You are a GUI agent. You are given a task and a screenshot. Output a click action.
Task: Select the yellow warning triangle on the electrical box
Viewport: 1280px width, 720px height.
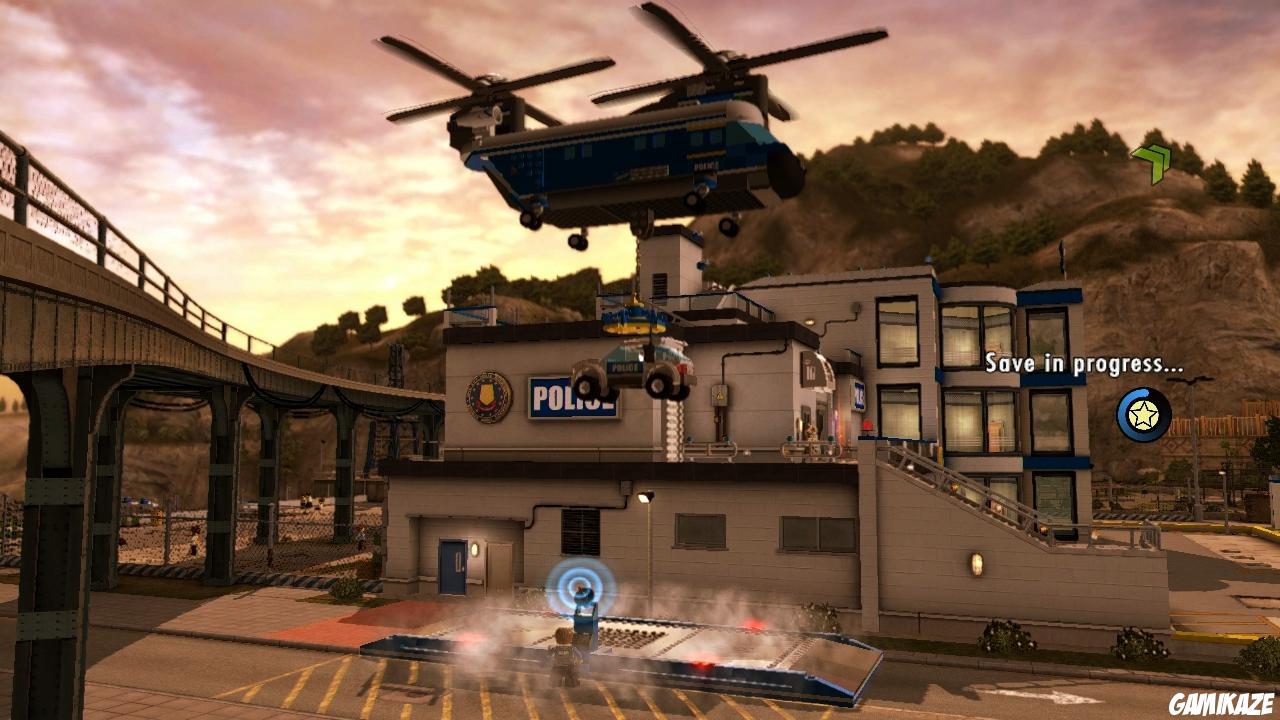point(718,395)
